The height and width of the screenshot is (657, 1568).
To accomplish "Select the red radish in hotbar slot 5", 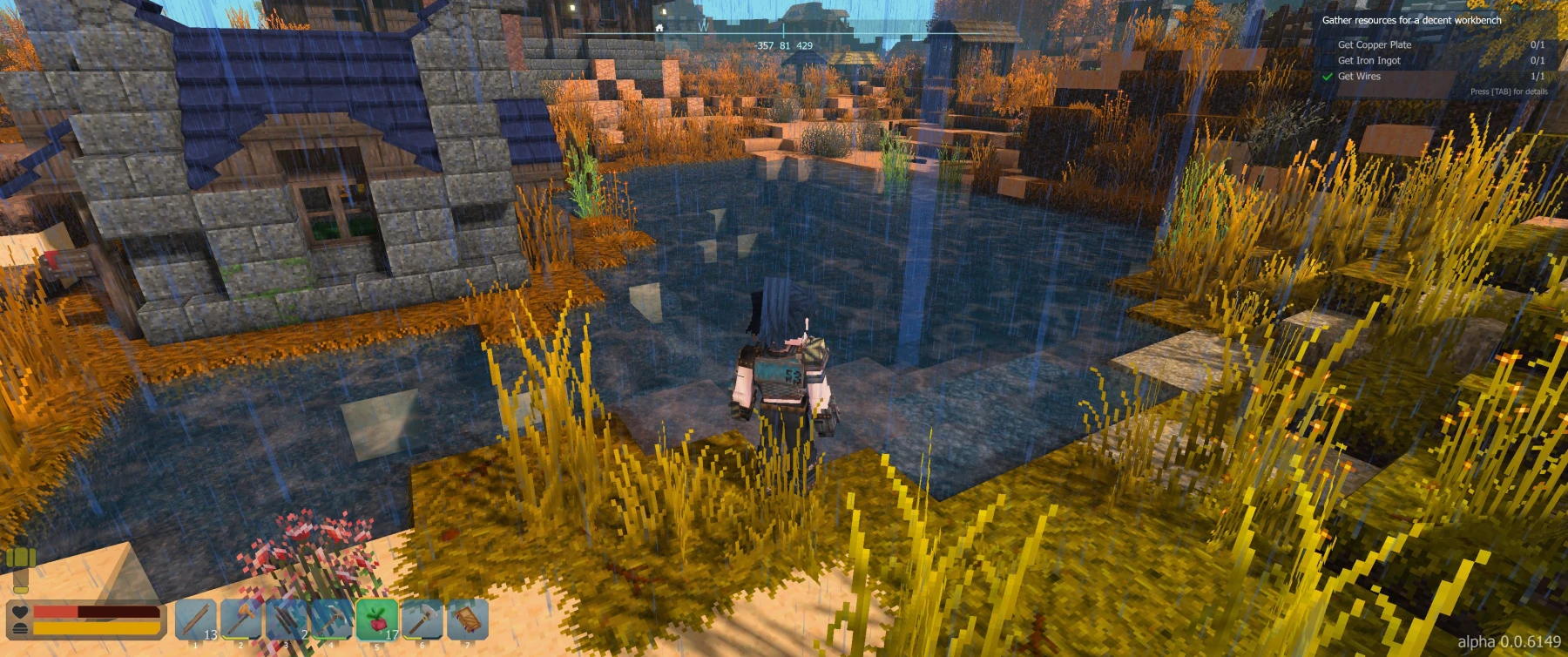I will (377, 620).
